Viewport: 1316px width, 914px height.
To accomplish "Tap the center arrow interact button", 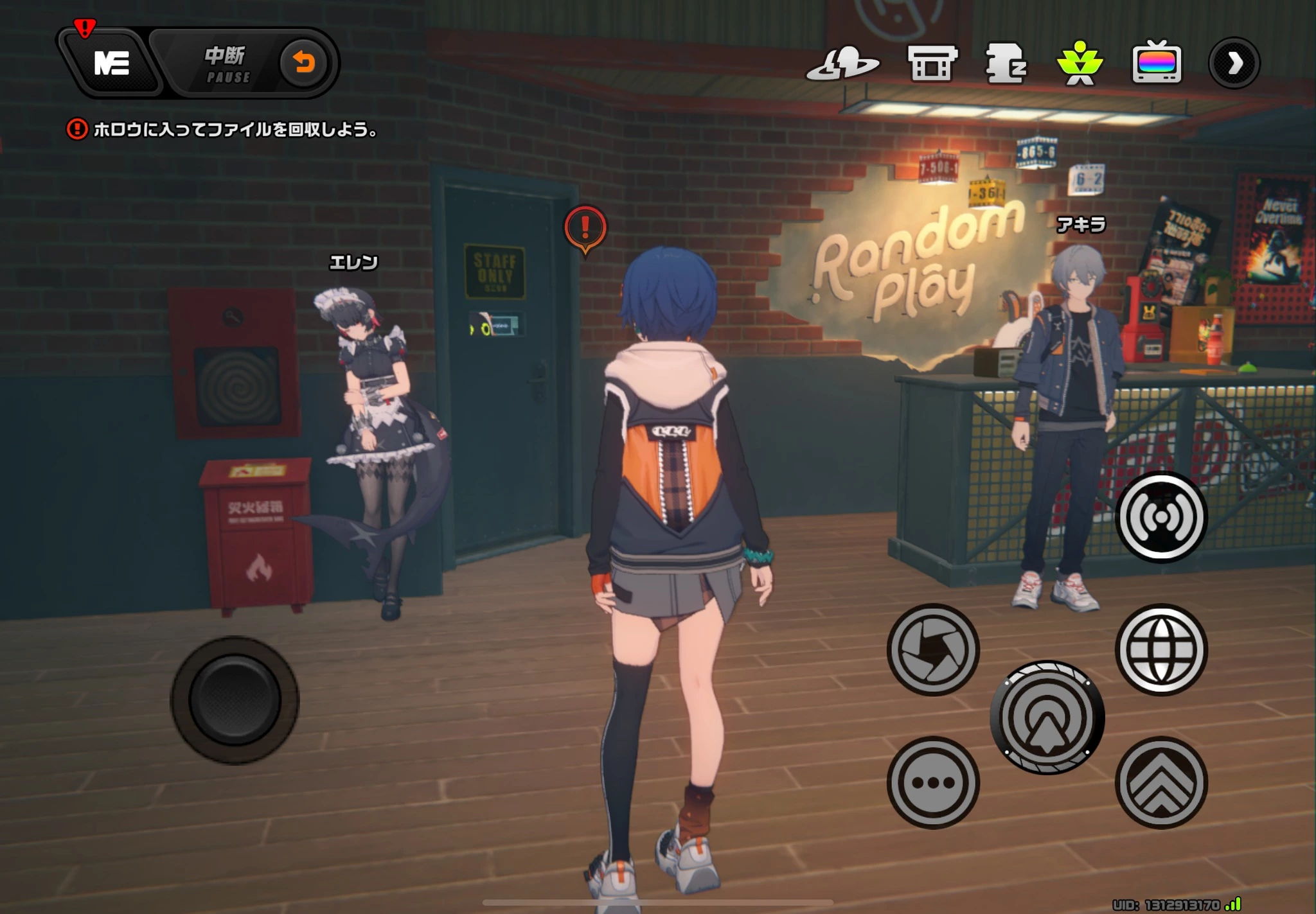I will 1047,717.
